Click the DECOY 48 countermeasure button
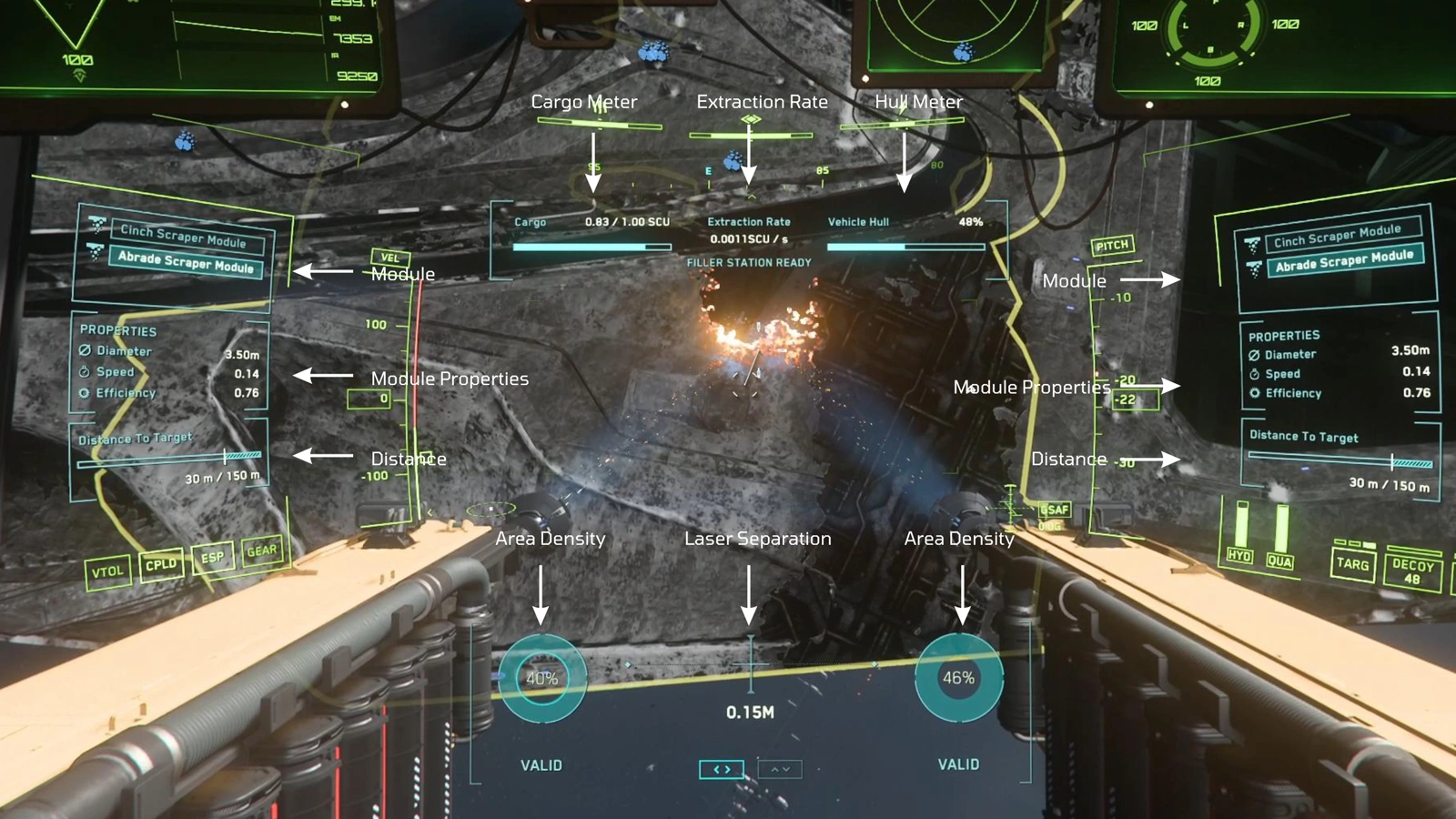The height and width of the screenshot is (819, 1456). click(x=1412, y=571)
